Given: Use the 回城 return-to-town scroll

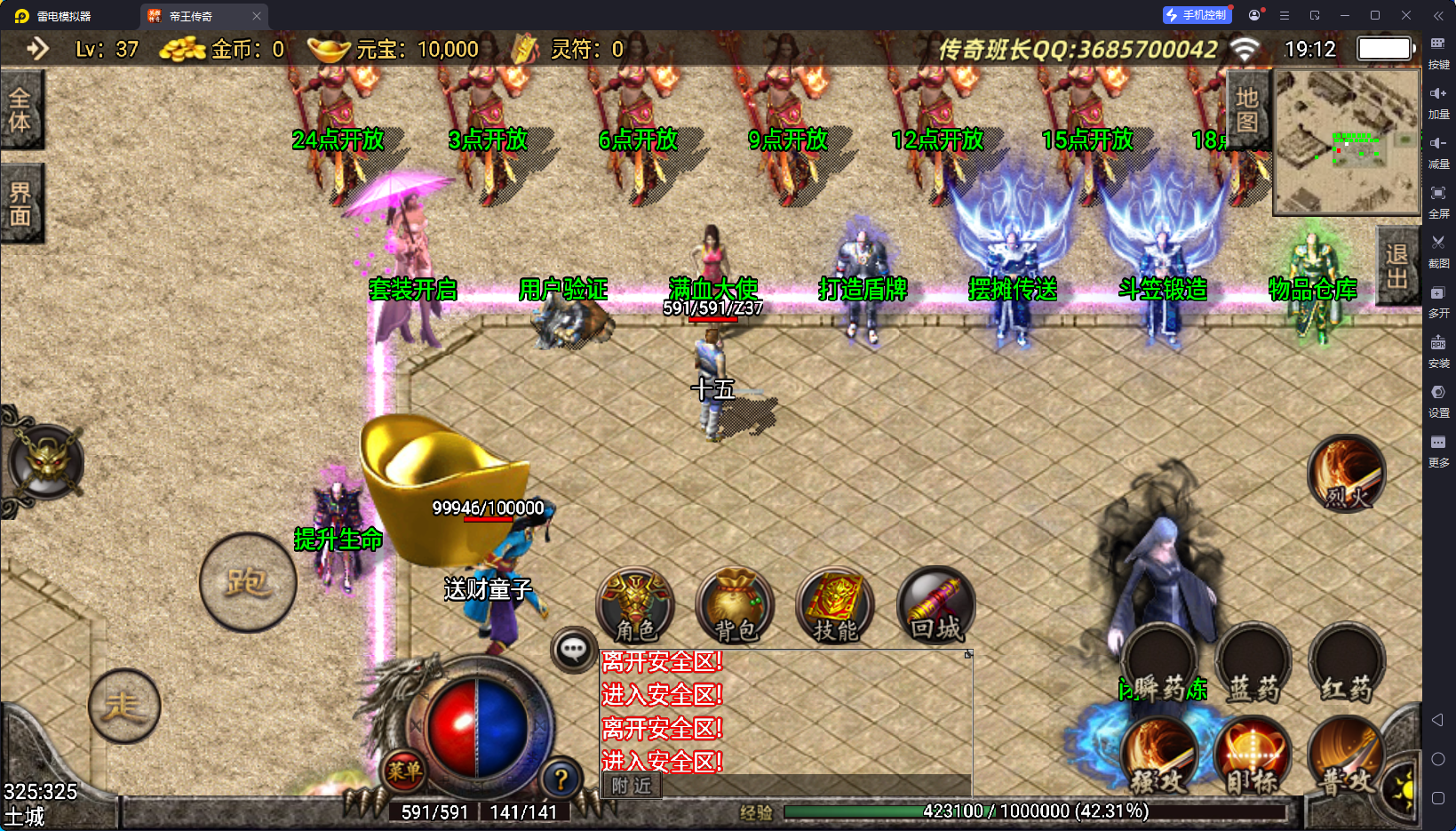Looking at the screenshot, I should [935, 606].
